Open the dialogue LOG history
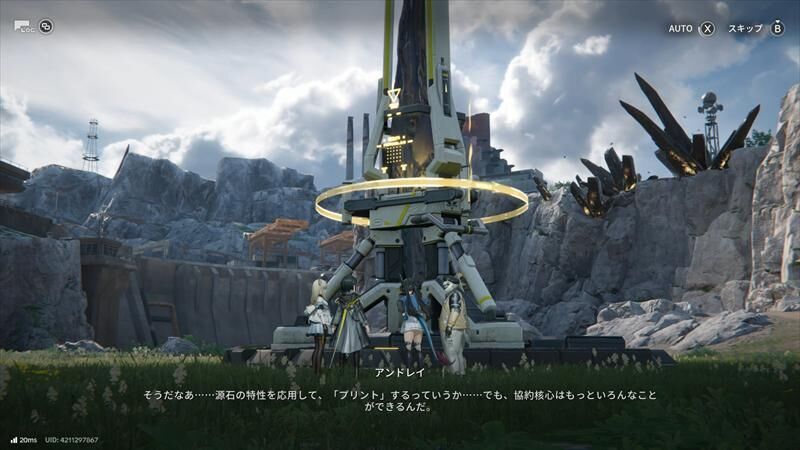This screenshot has width=800, height=450. tap(22, 26)
